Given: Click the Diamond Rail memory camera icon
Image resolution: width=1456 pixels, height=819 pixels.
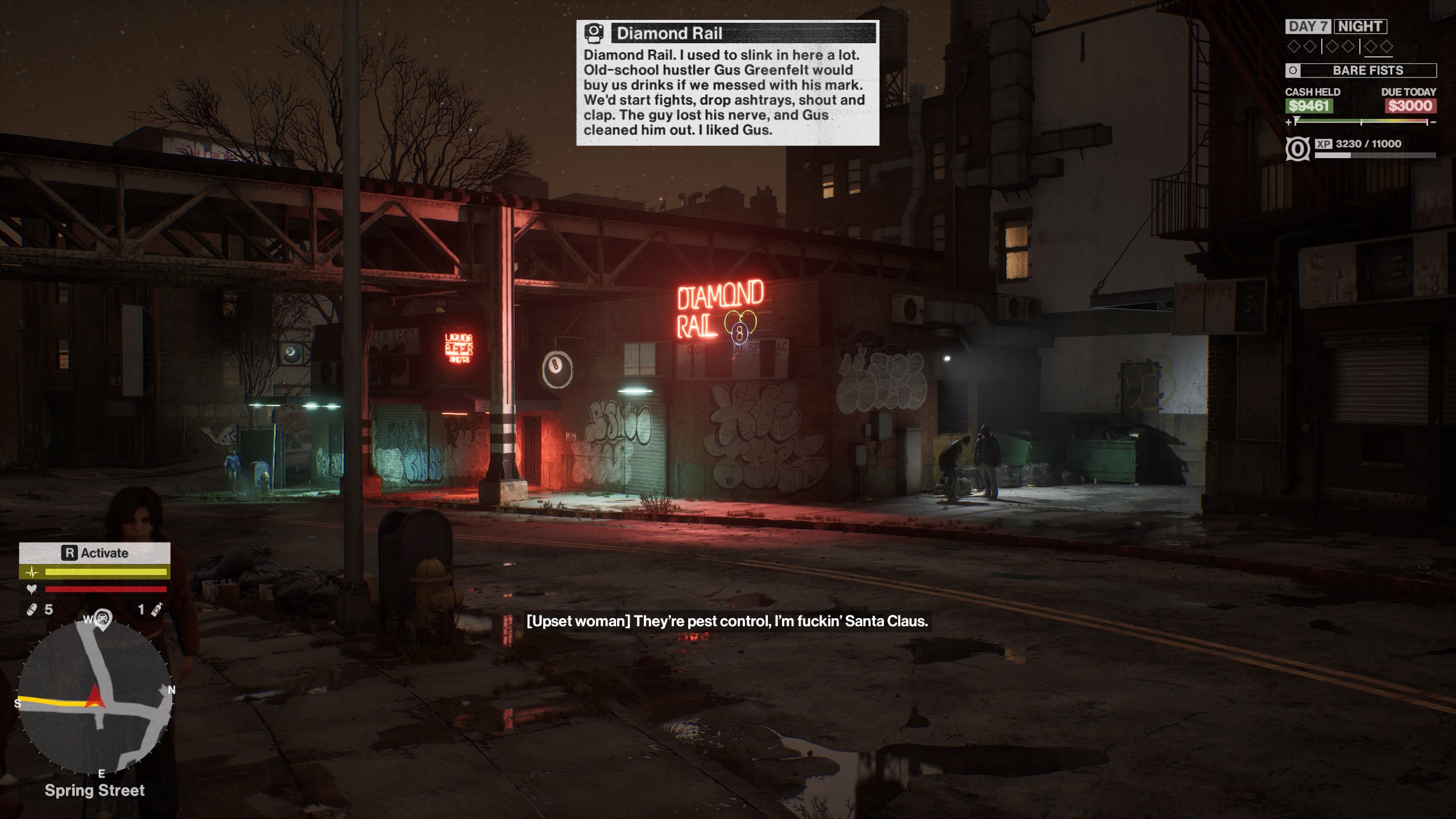Looking at the screenshot, I should click(594, 33).
